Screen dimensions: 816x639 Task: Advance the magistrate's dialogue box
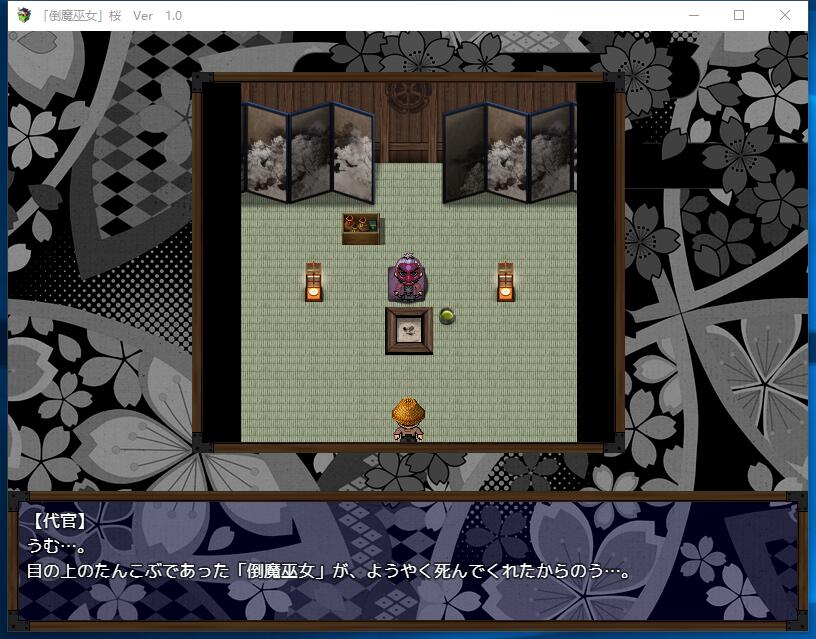408,560
